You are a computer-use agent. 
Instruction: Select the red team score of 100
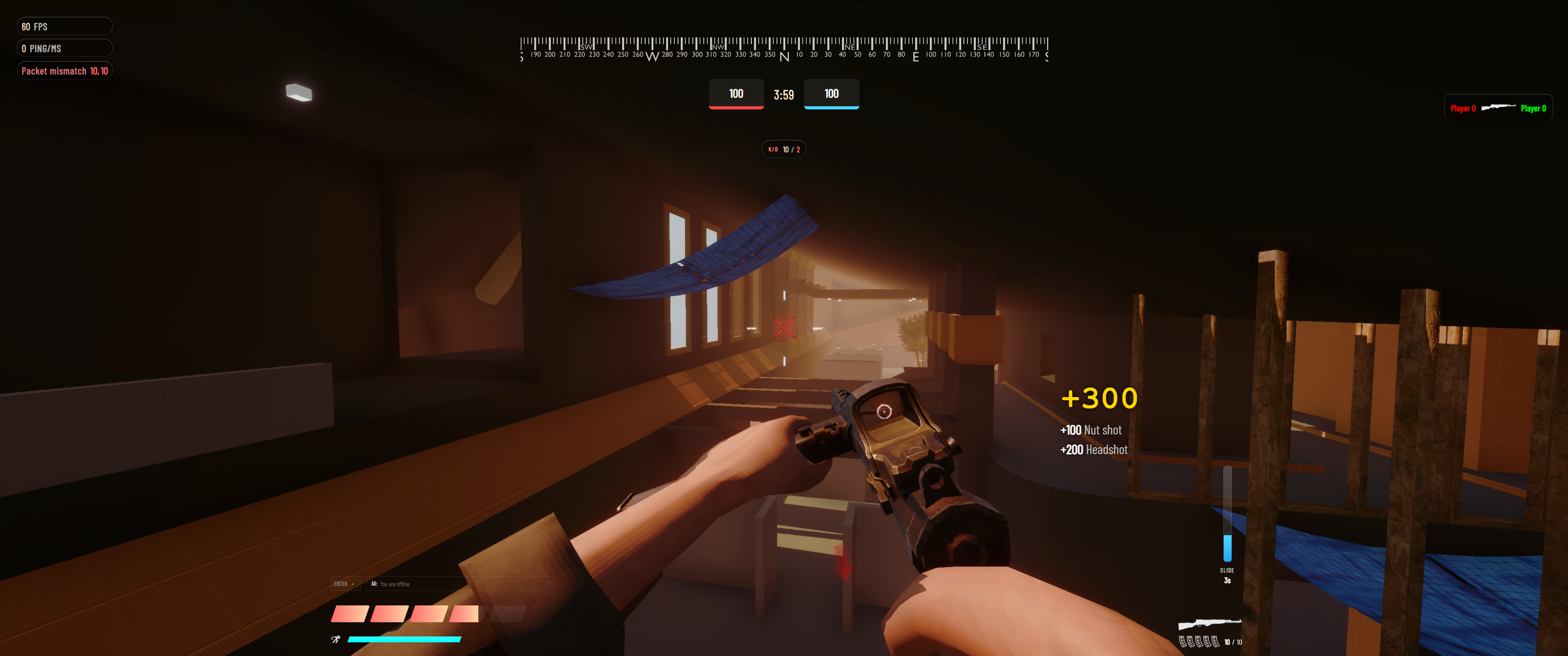click(735, 94)
